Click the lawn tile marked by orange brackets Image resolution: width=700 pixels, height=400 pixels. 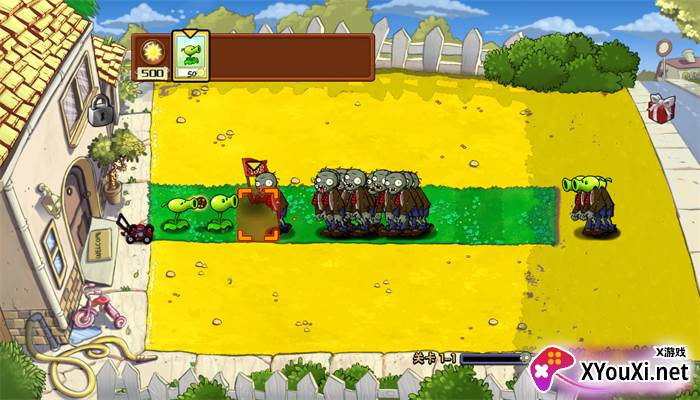(x=257, y=213)
